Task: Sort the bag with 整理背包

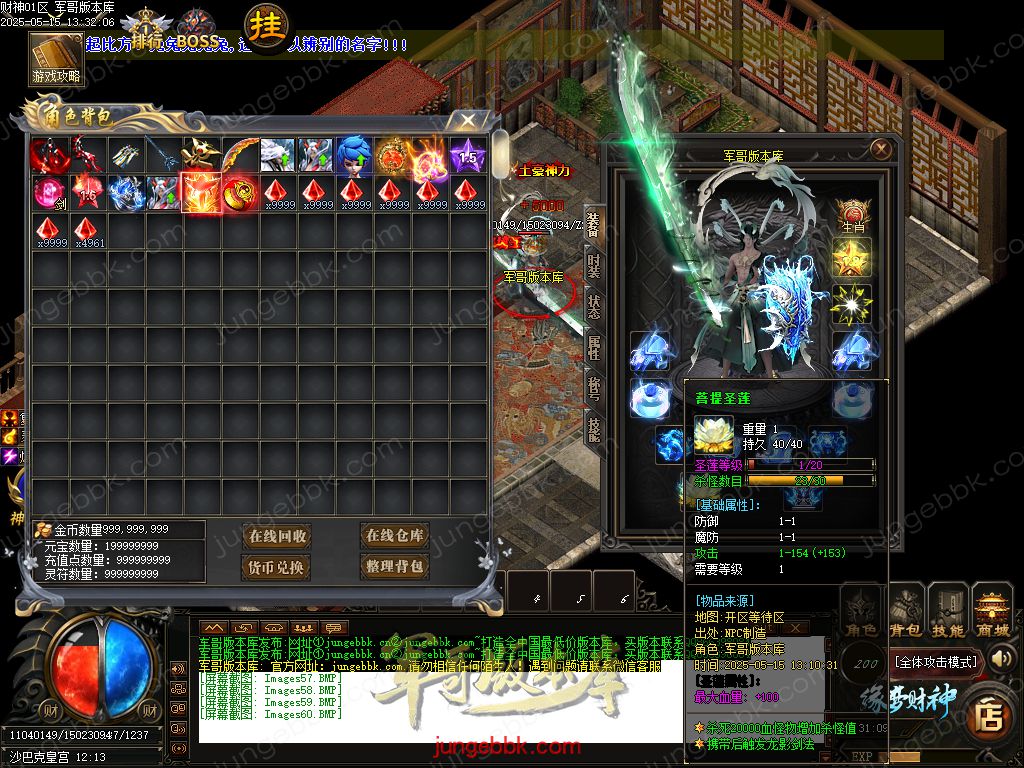Action: pos(395,567)
